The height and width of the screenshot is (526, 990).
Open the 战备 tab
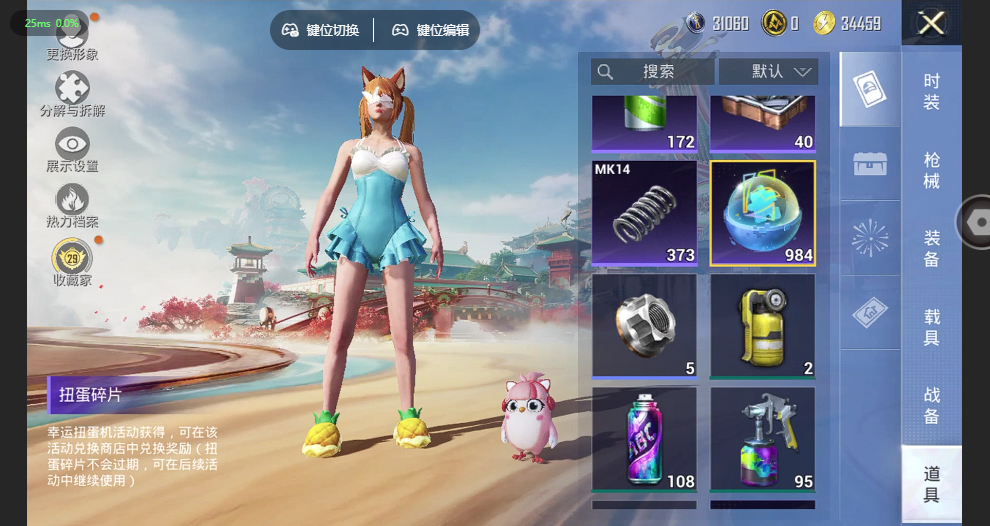pos(931,404)
